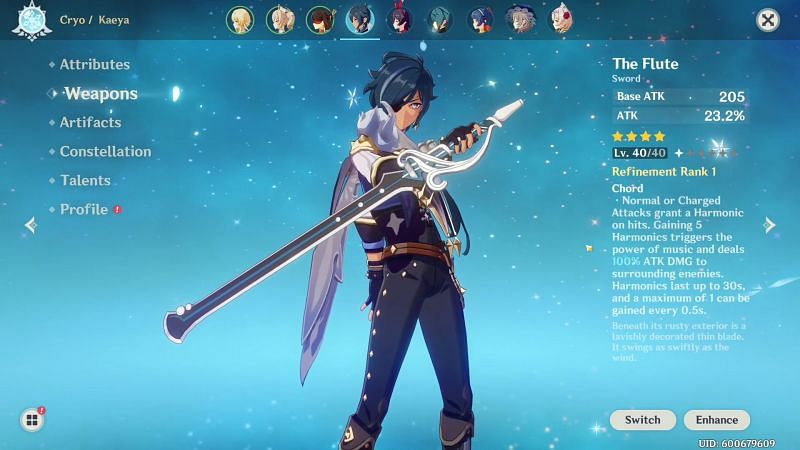Open the four-square grid menu icon

pyautogui.click(x=32, y=420)
